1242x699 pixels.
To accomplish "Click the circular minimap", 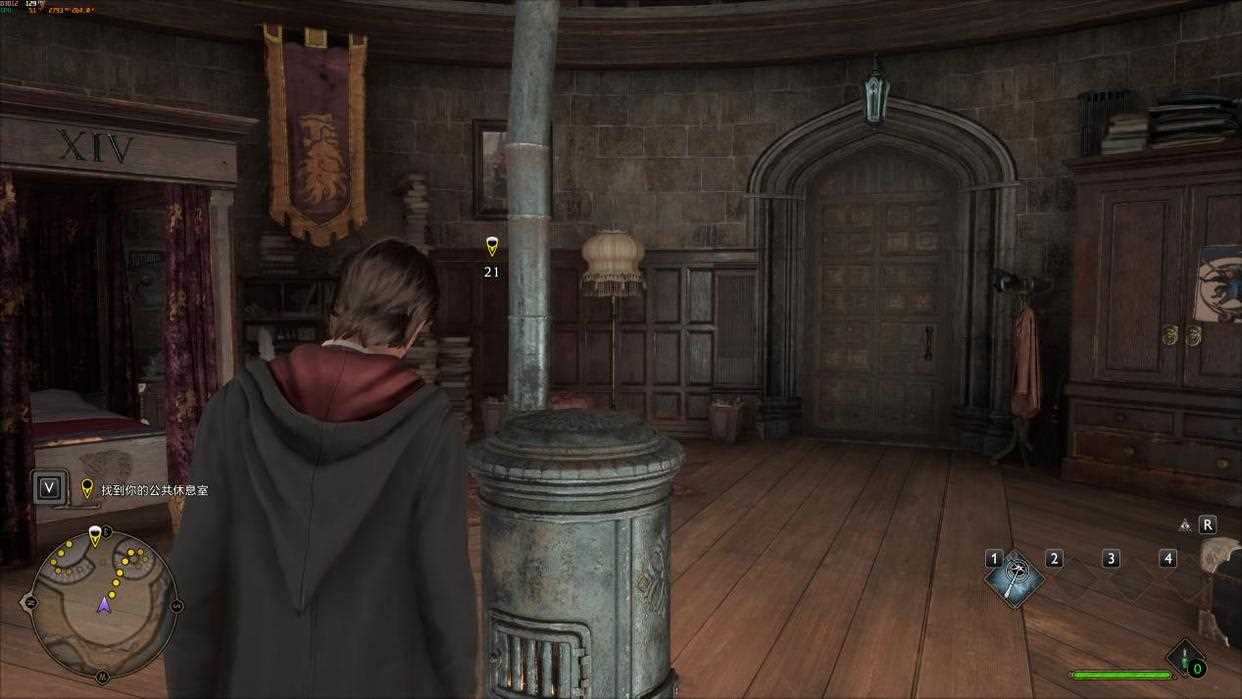I will (x=104, y=604).
